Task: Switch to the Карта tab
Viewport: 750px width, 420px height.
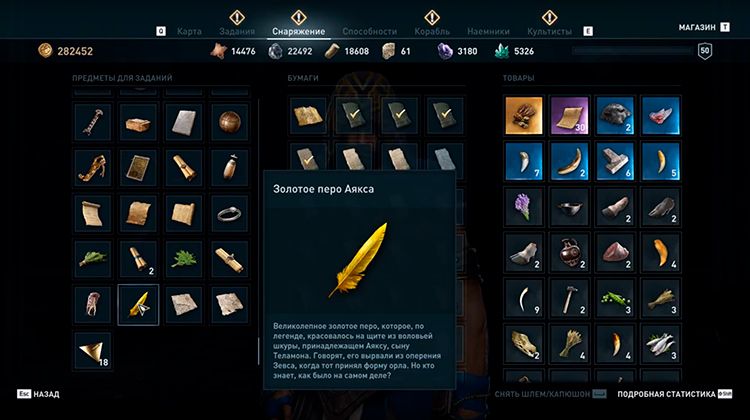Action: [x=189, y=32]
